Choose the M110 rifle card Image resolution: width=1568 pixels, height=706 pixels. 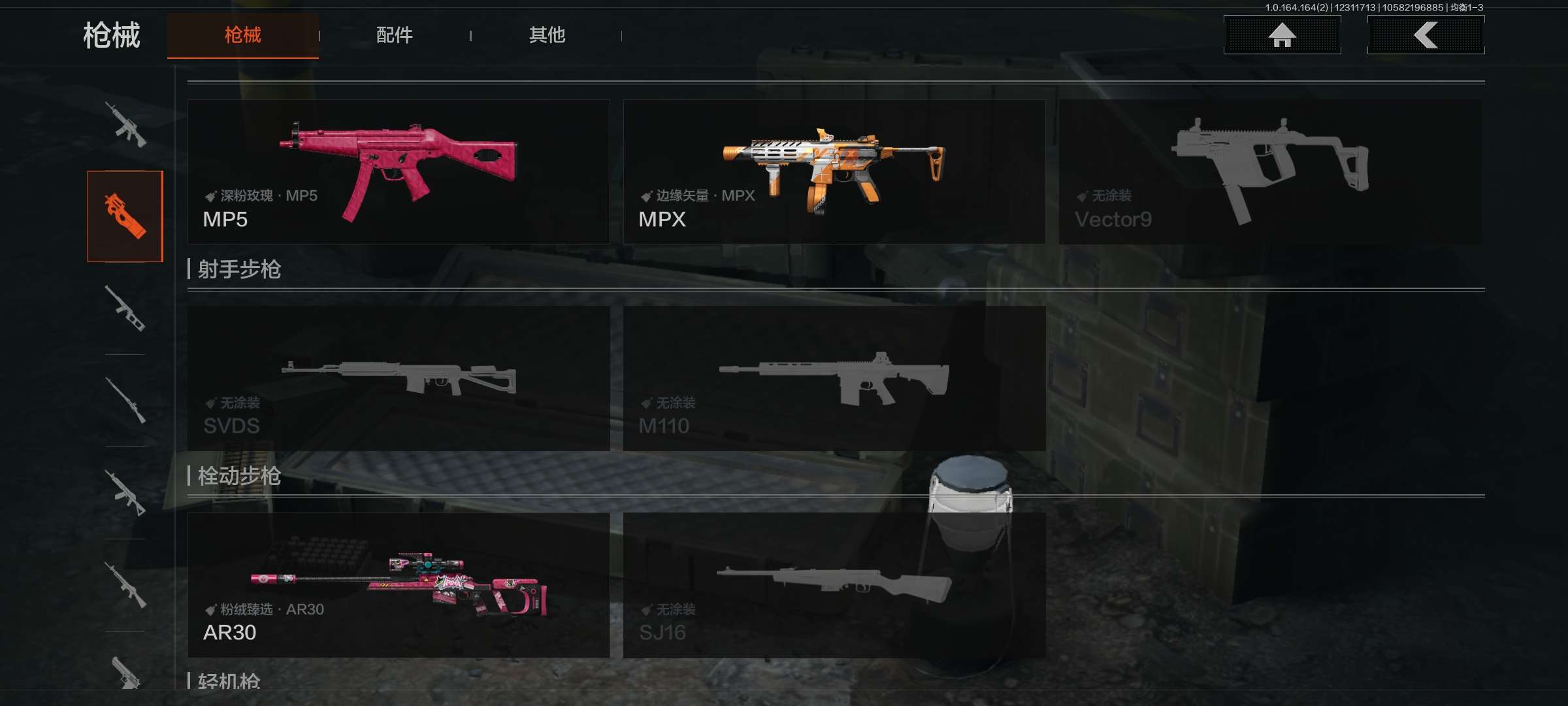pyautogui.click(x=834, y=378)
